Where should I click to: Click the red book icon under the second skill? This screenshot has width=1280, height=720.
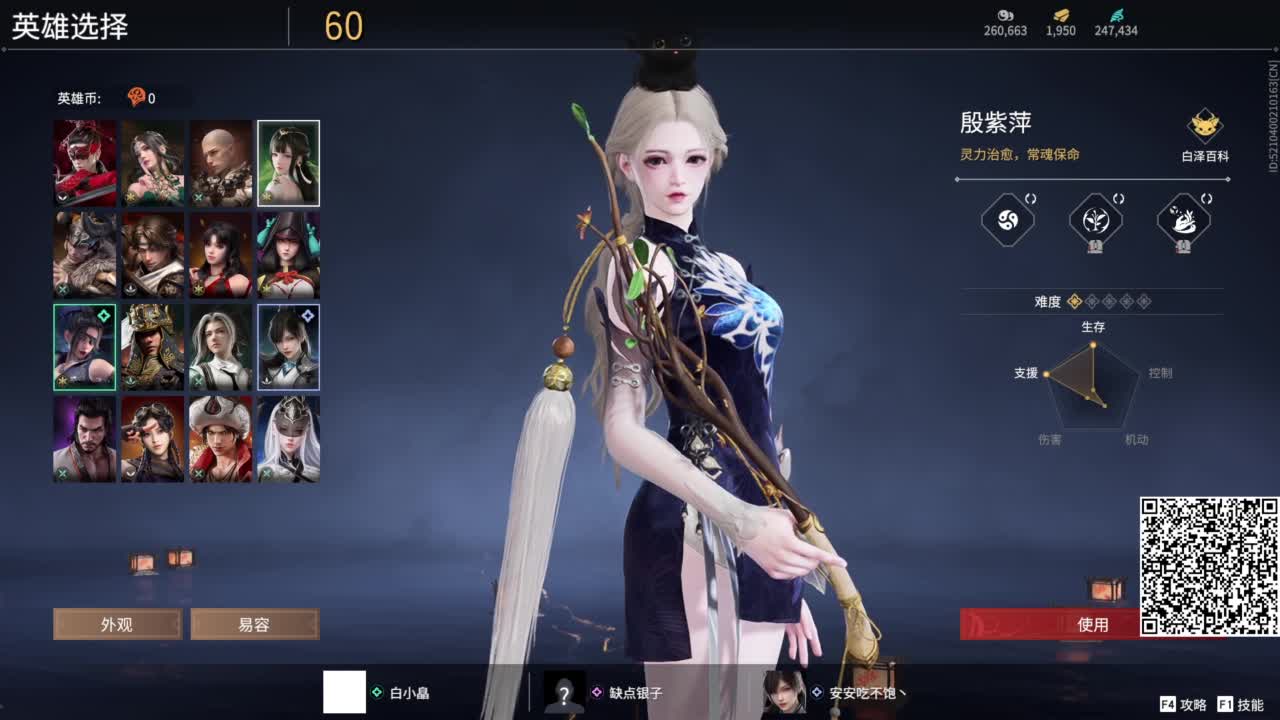click(x=1097, y=246)
